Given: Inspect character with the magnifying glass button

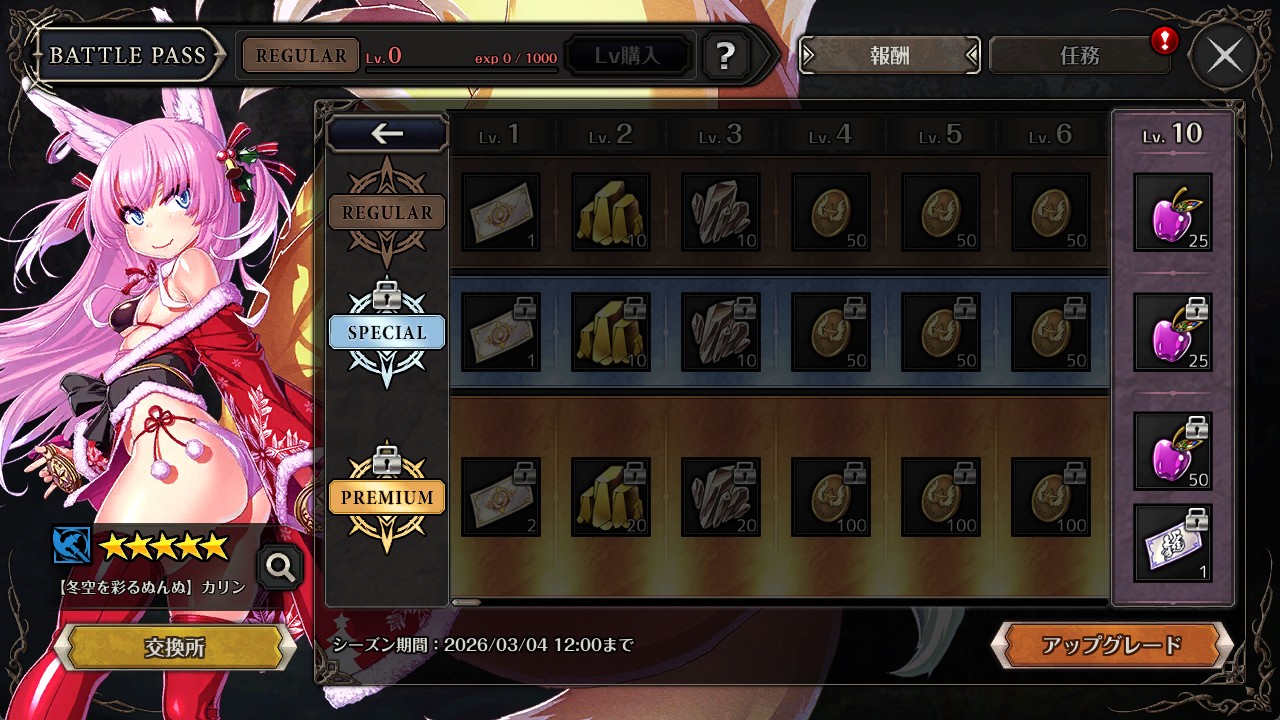Looking at the screenshot, I should point(280,568).
